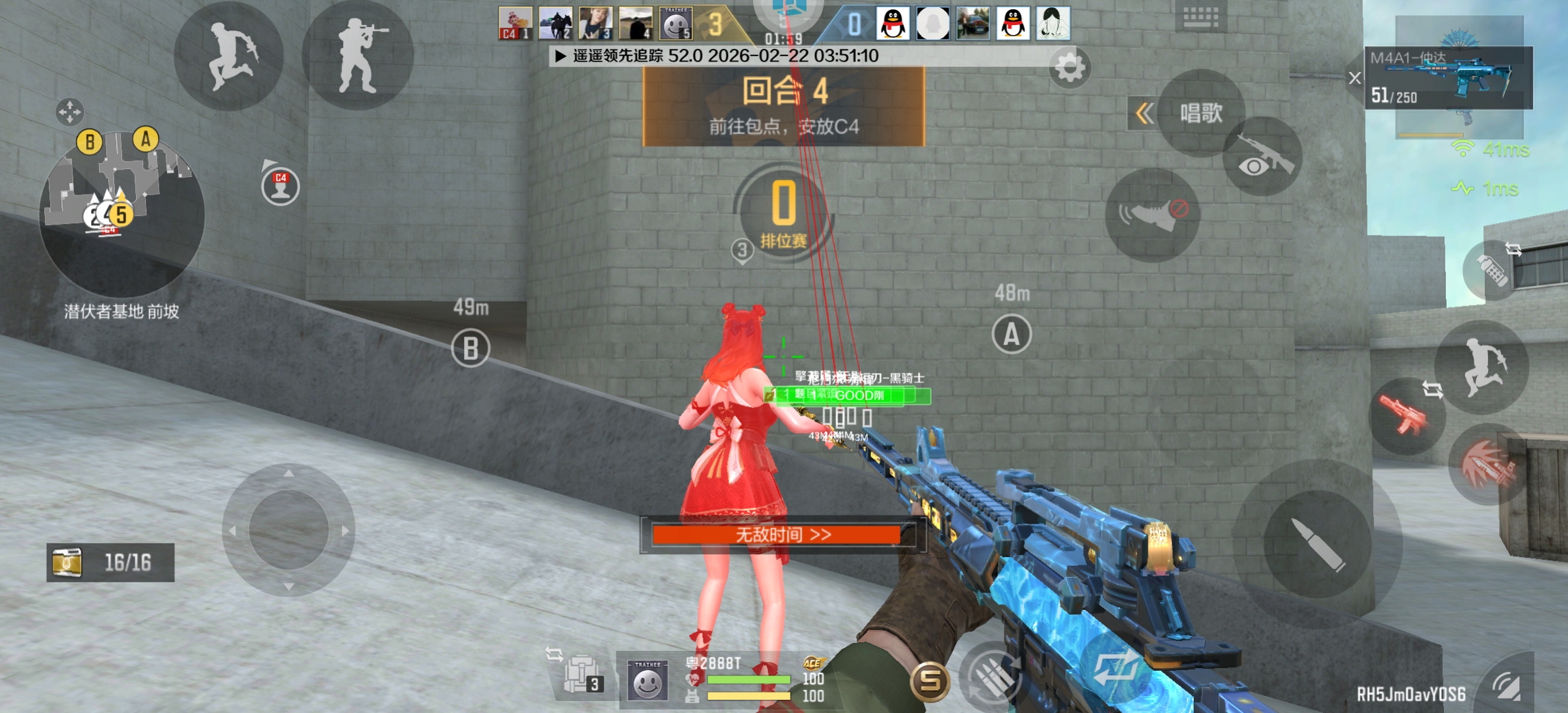Tap the aiming soldier stance button
The image size is (1568, 713).
pos(357,56)
